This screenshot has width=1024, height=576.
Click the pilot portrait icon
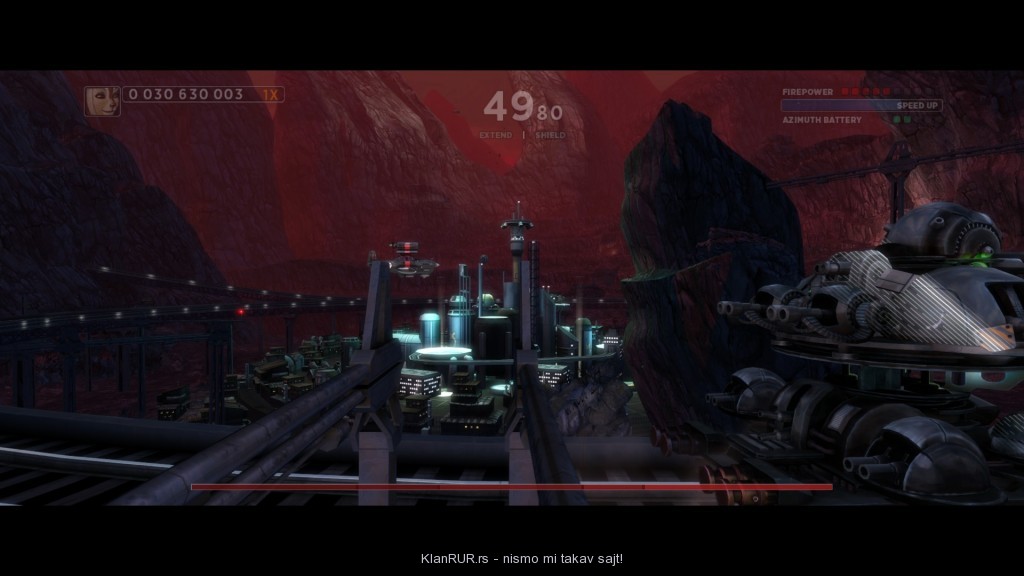[x=103, y=100]
